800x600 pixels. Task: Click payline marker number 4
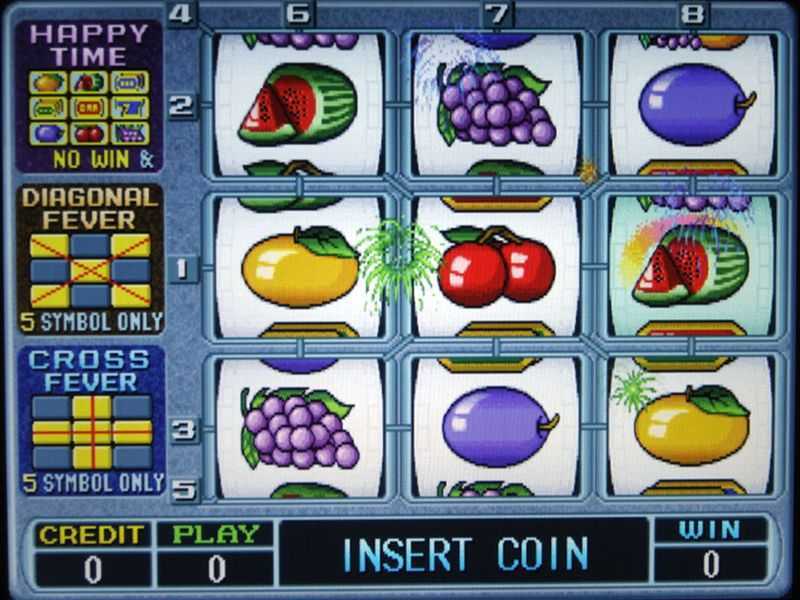(182, 14)
